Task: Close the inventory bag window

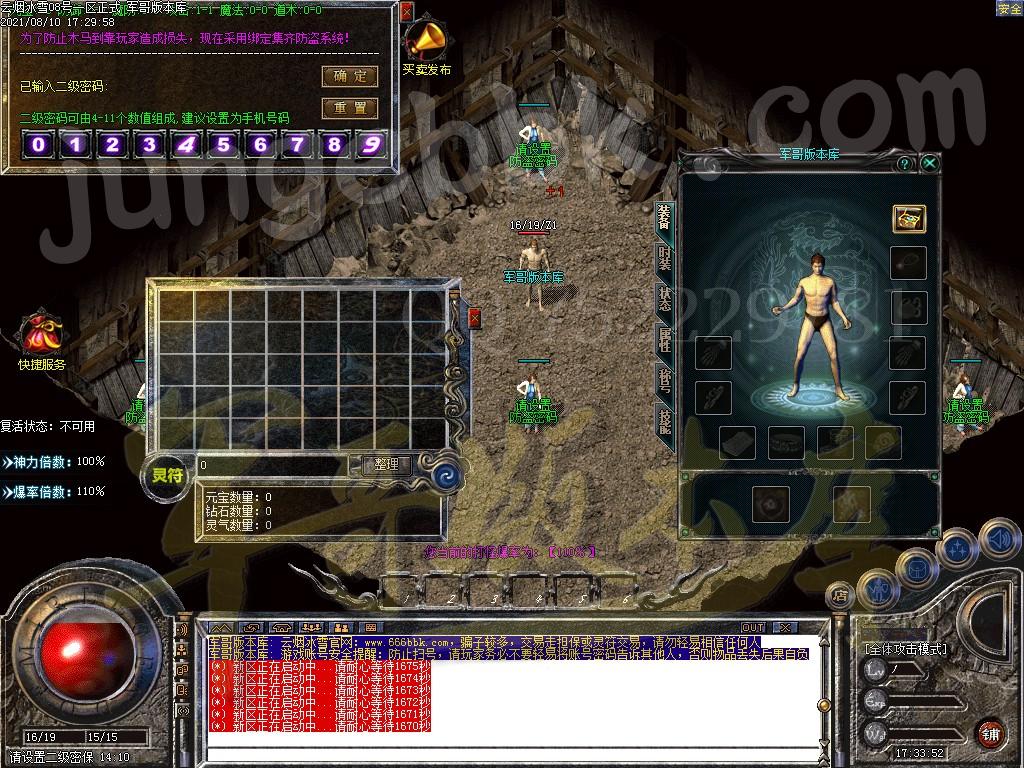Action: point(474,318)
